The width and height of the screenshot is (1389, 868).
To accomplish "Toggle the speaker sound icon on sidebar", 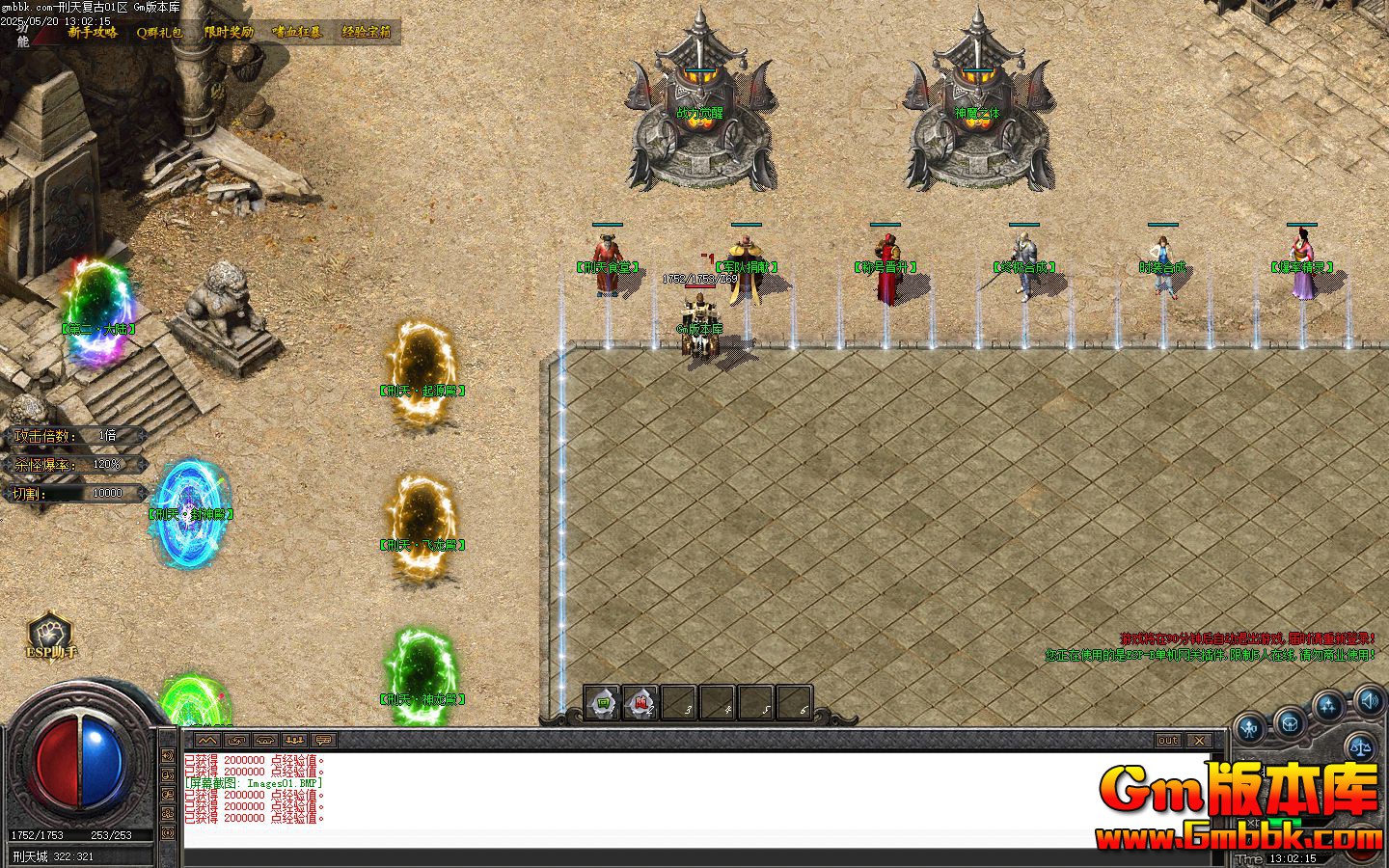I will [1369, 702].
